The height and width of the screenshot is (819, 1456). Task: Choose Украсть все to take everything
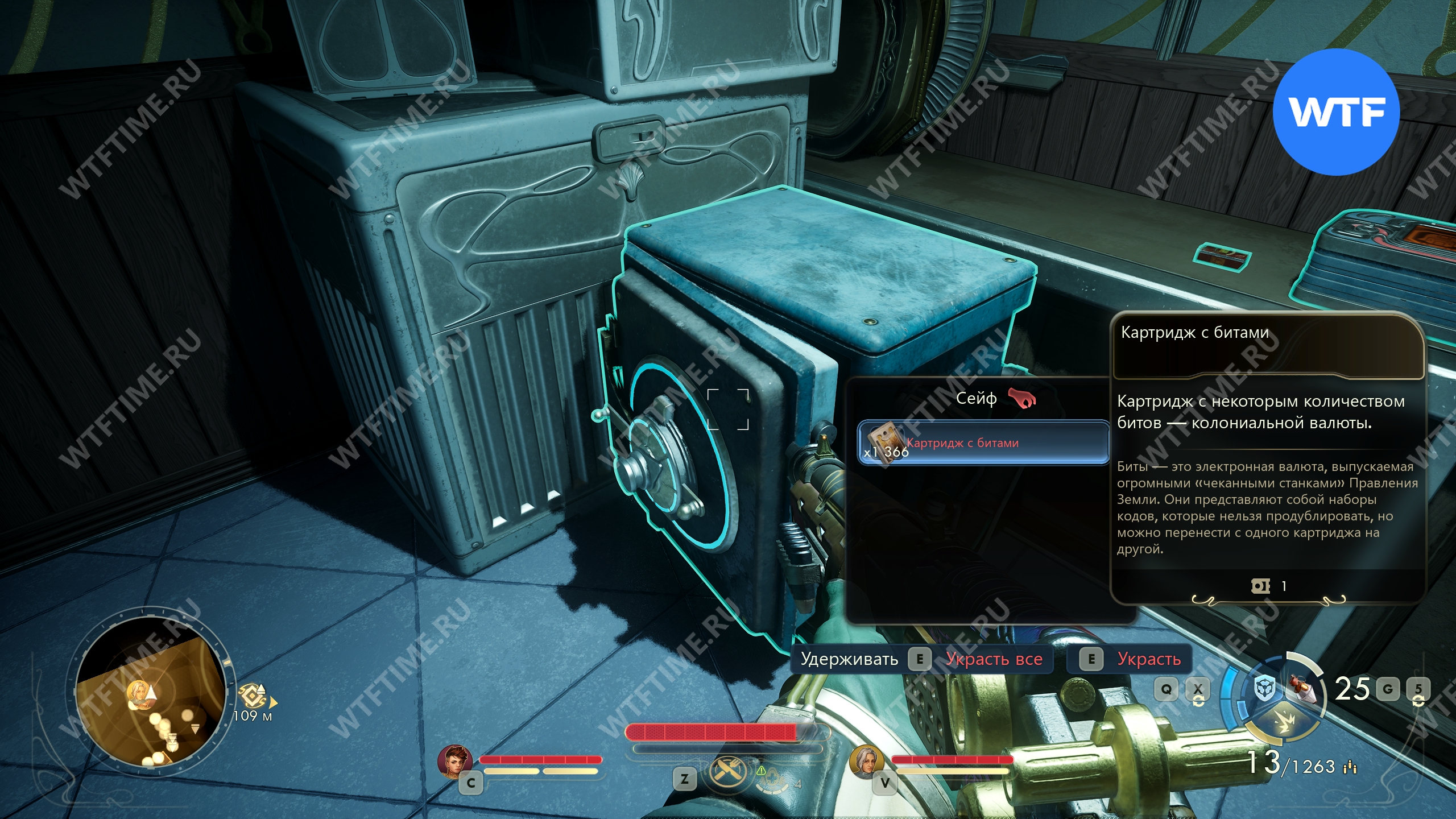tap(993, 659)
